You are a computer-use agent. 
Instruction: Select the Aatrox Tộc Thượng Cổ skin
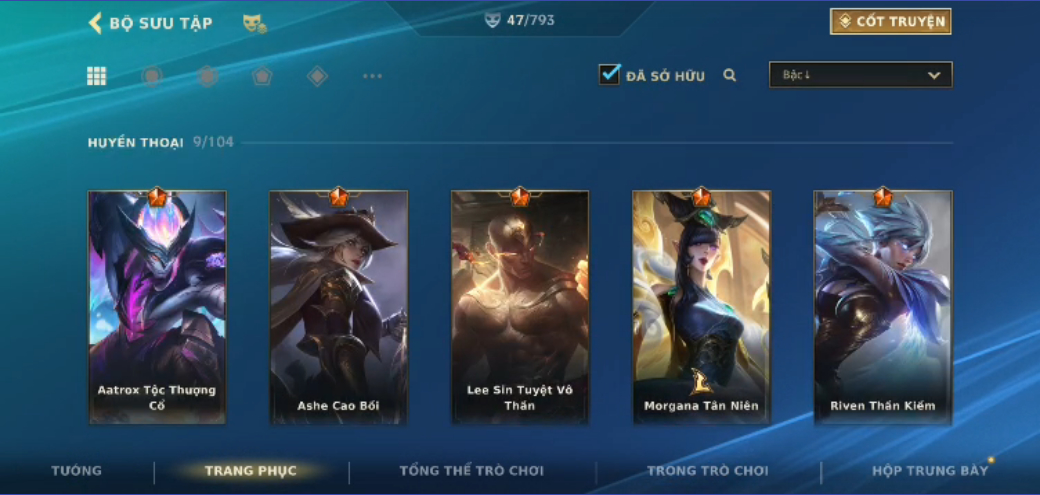157,307
